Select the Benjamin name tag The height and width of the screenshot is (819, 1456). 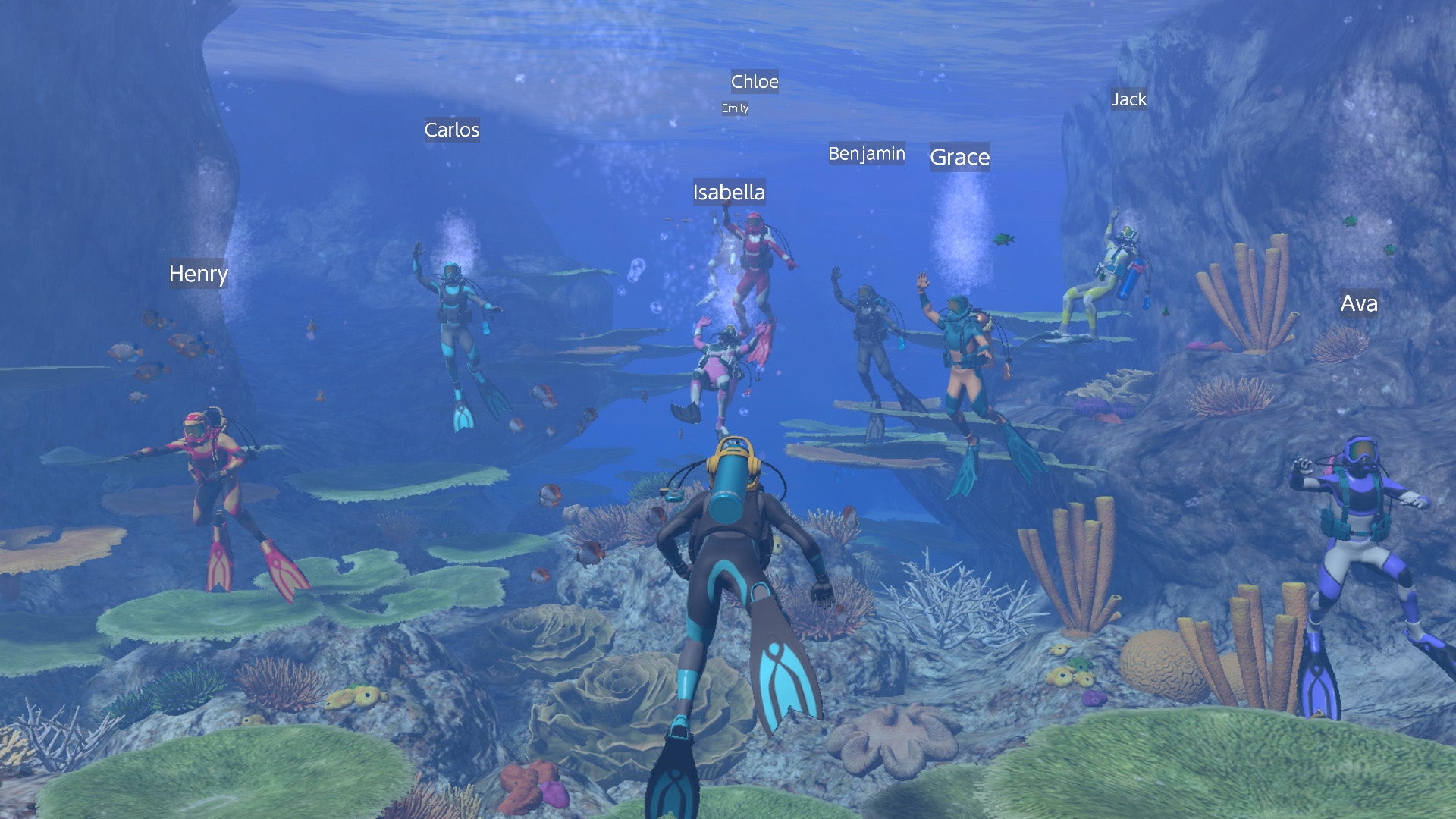[x=867, y=153]
